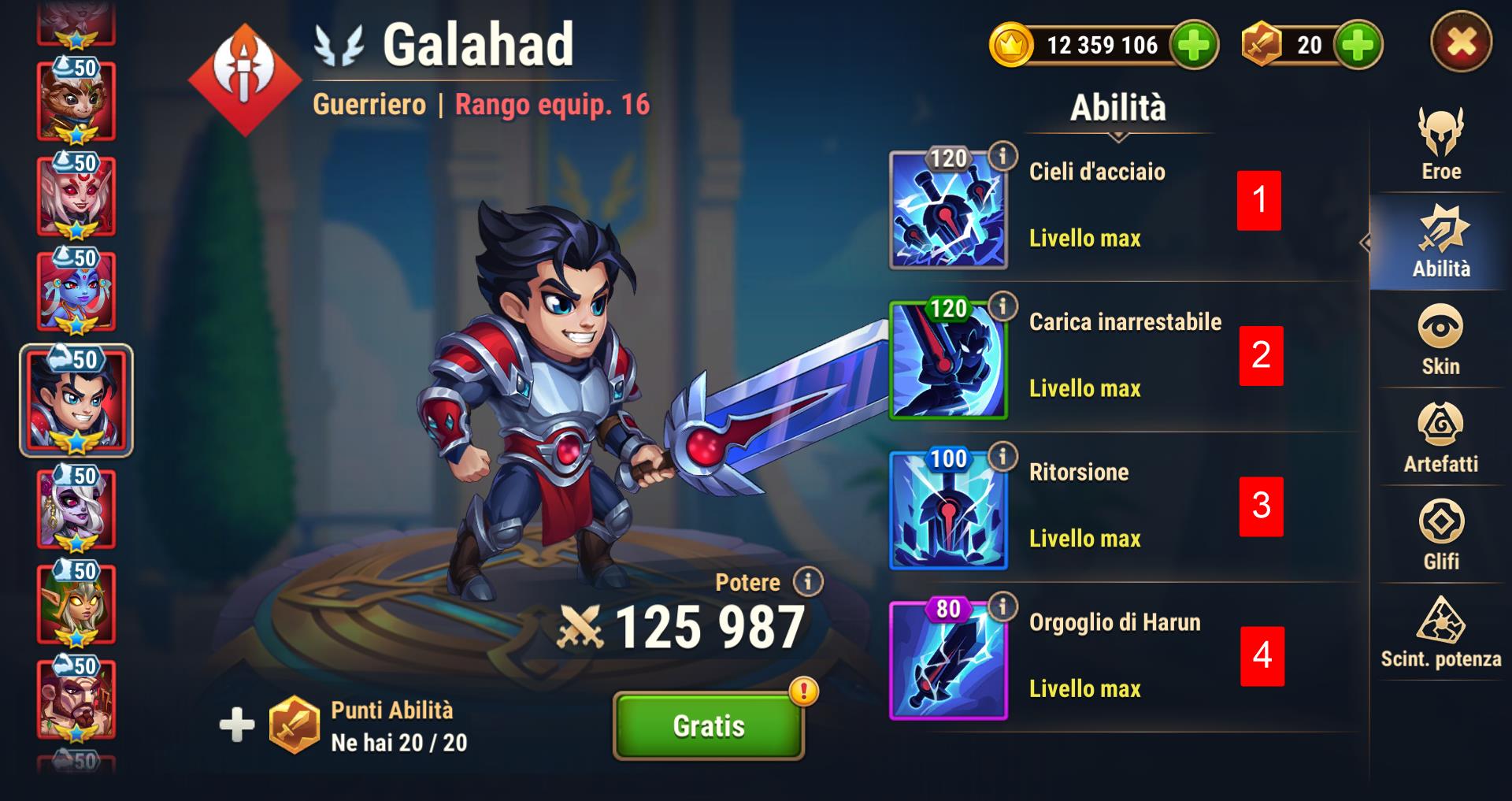Show the Glifi tab
The height and width of the screenshot is (801, 1512).
(1440, 536)
